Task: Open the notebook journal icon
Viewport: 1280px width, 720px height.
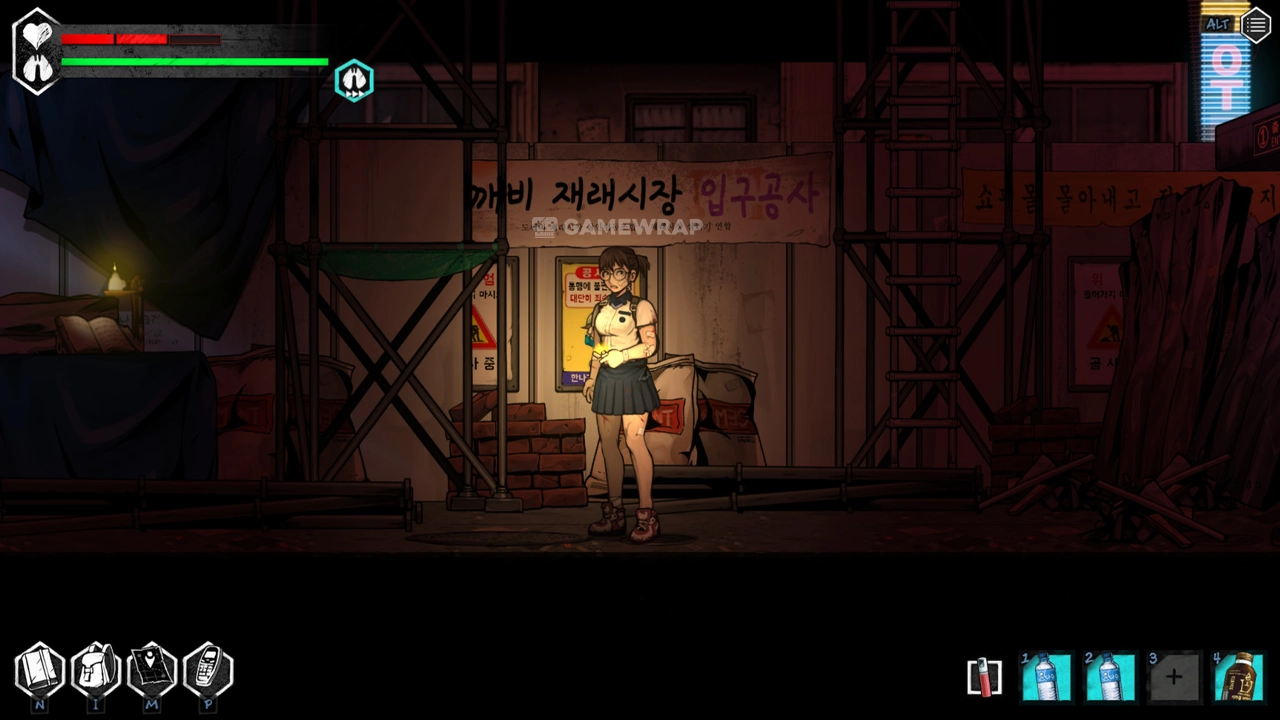Action: tap(39, 670)
